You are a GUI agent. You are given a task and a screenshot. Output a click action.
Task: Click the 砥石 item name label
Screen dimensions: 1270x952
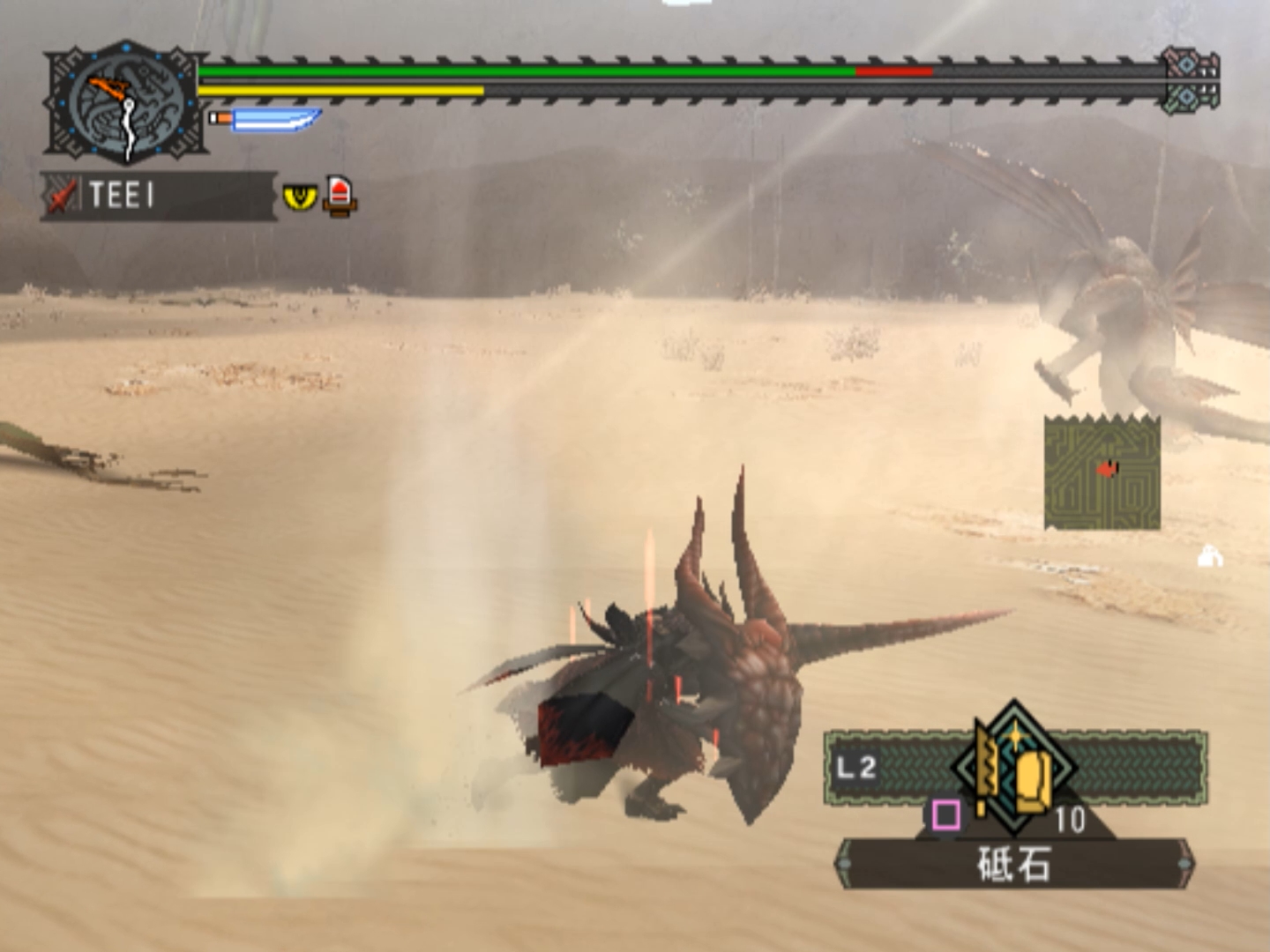1014,865
